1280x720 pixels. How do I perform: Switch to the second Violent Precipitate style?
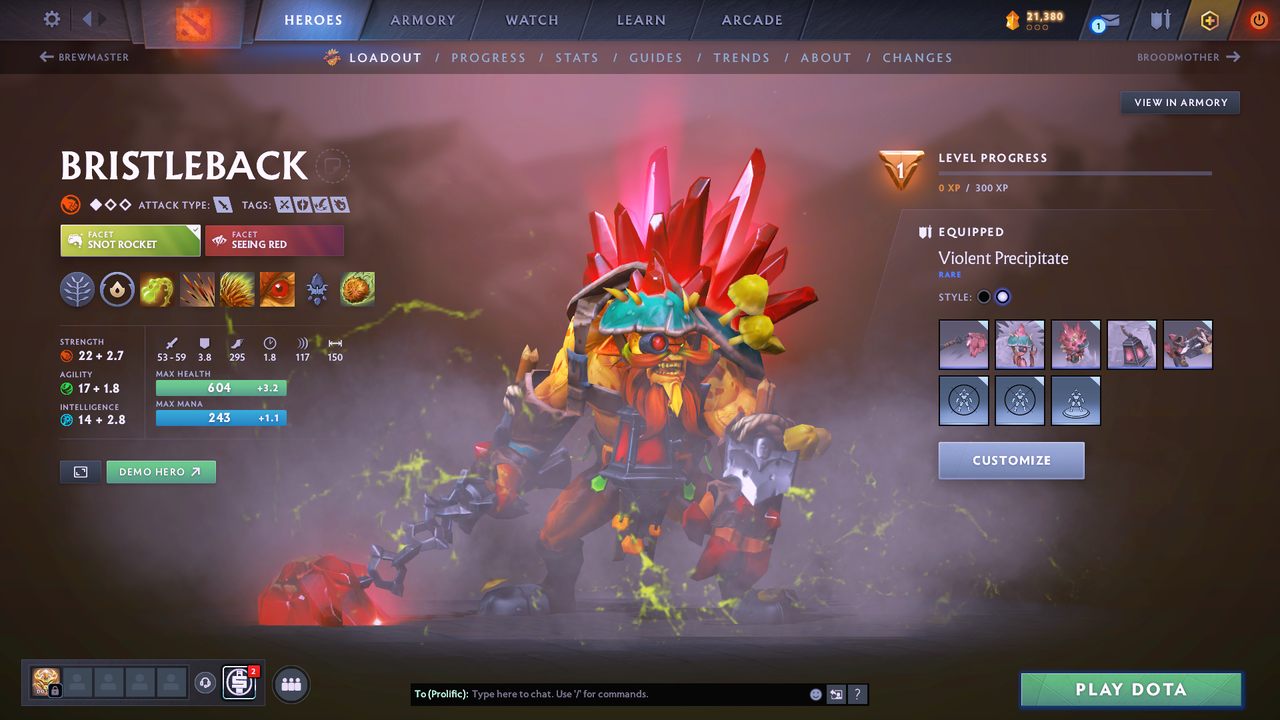[1003, 296]
